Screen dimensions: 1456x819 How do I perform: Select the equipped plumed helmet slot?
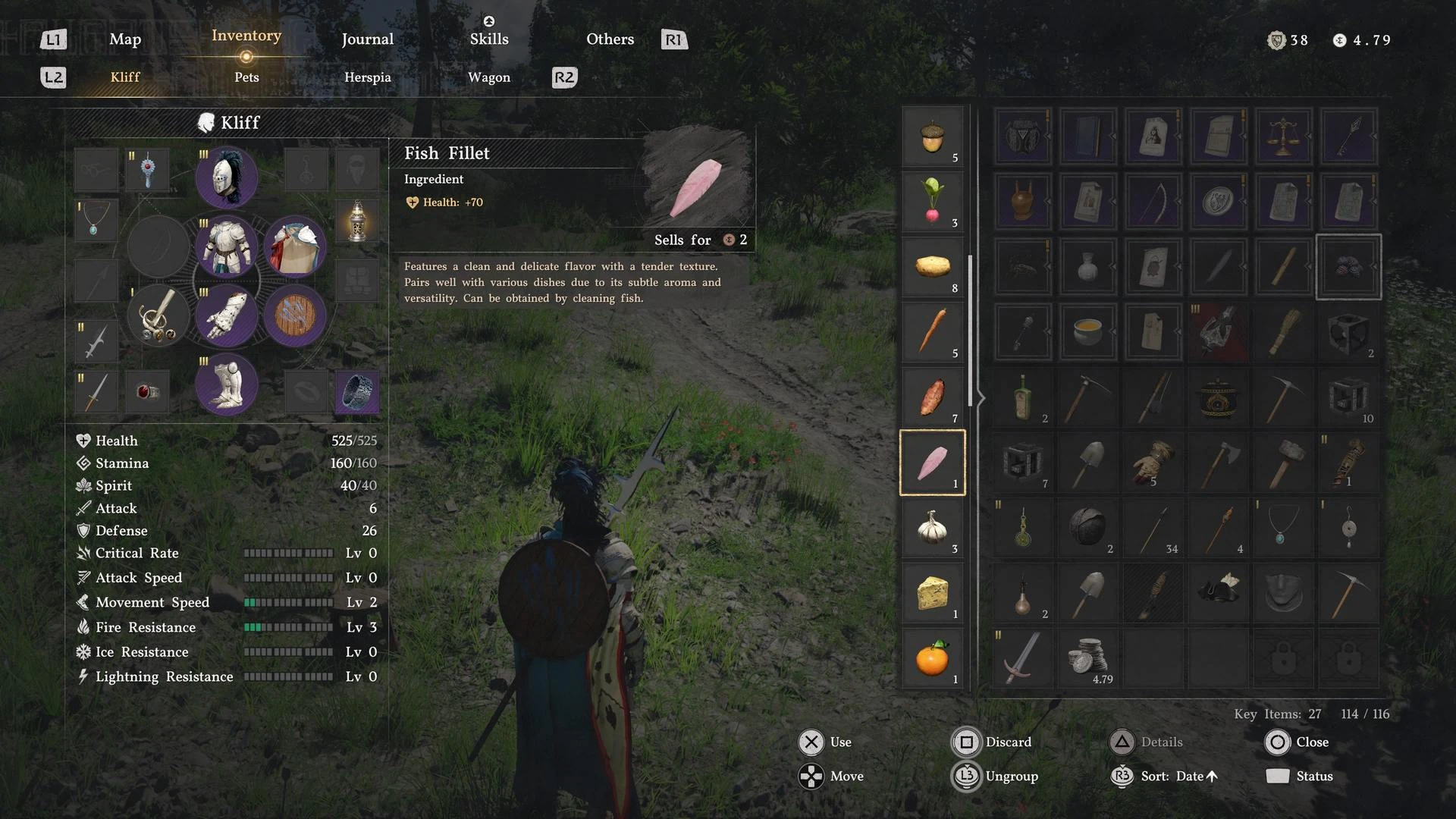(226, 177)
